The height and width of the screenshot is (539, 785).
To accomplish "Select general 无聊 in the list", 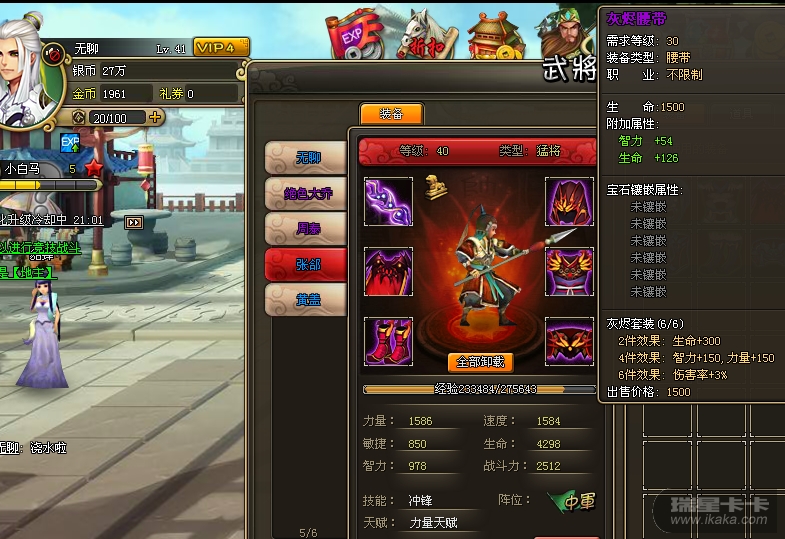I will tap(306, 159).
